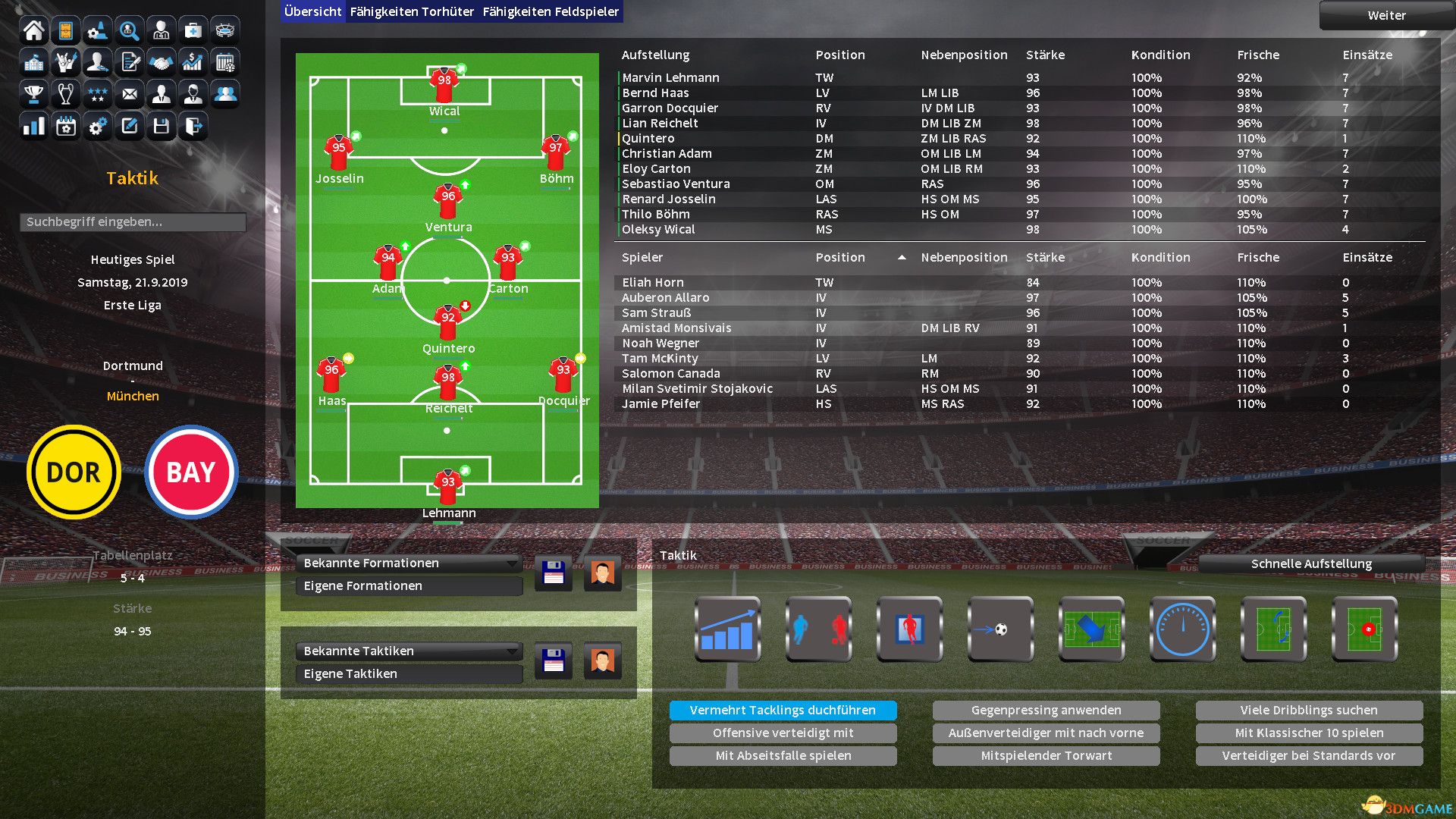Screen dimensions: 1456x819
Task: Sort the bench by Position column
Action: coord(840,257)
